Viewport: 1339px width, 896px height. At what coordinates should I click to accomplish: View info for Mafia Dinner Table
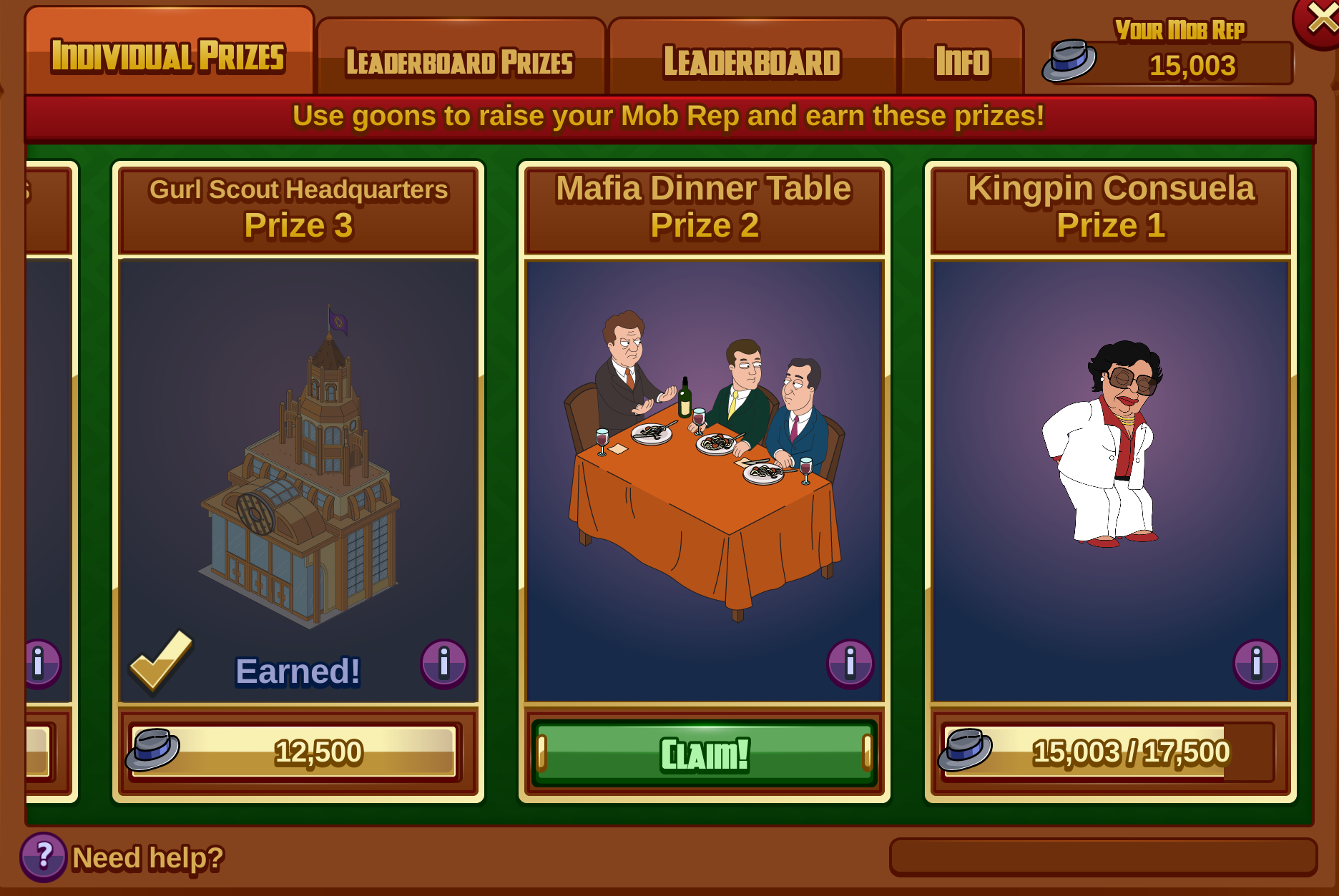850,663
